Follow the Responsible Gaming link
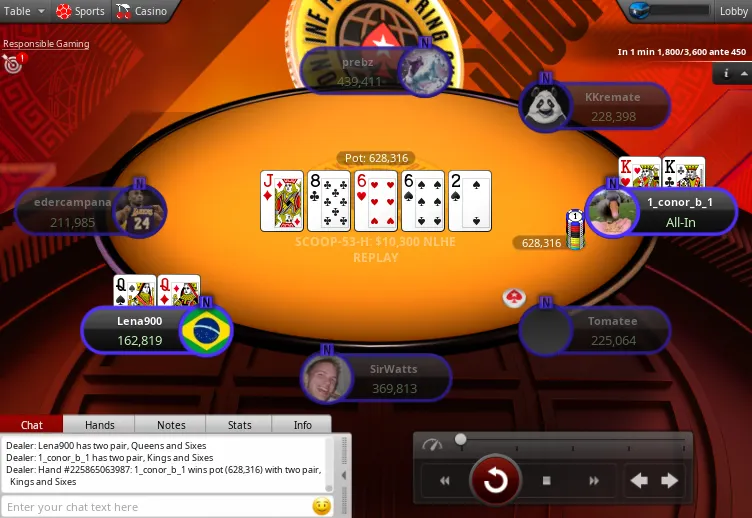This screenshot has height=518, width=752. pos(46,44)
